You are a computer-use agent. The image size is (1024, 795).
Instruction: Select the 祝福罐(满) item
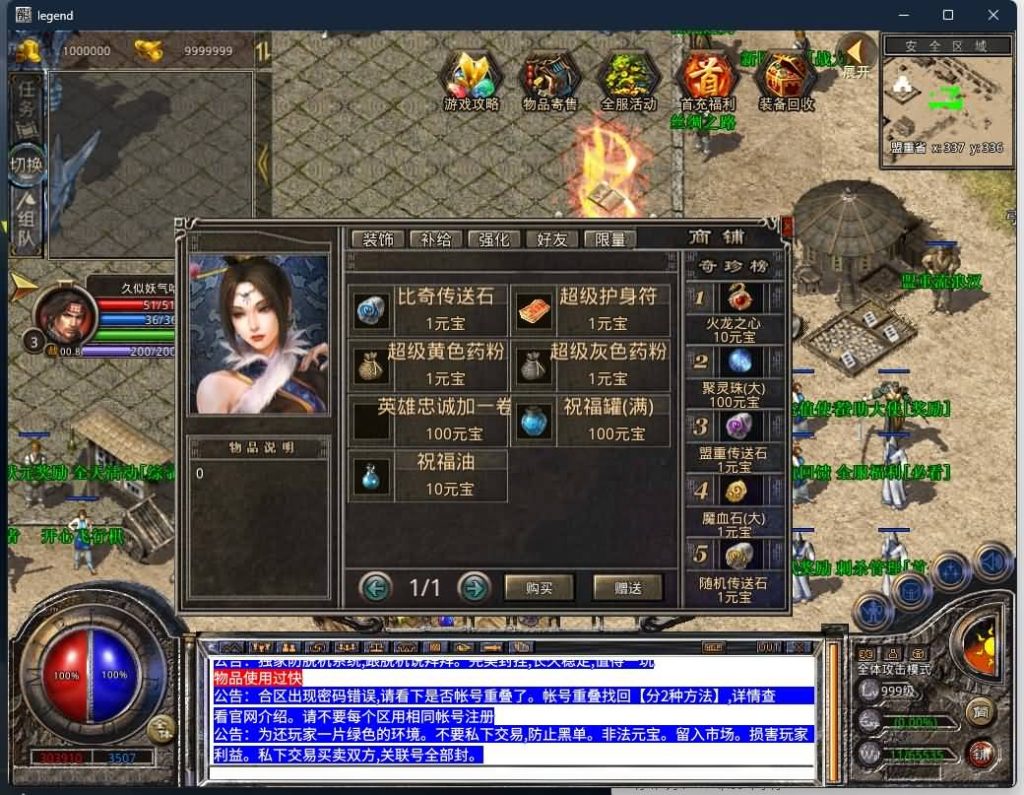click(x=591, y=420)
